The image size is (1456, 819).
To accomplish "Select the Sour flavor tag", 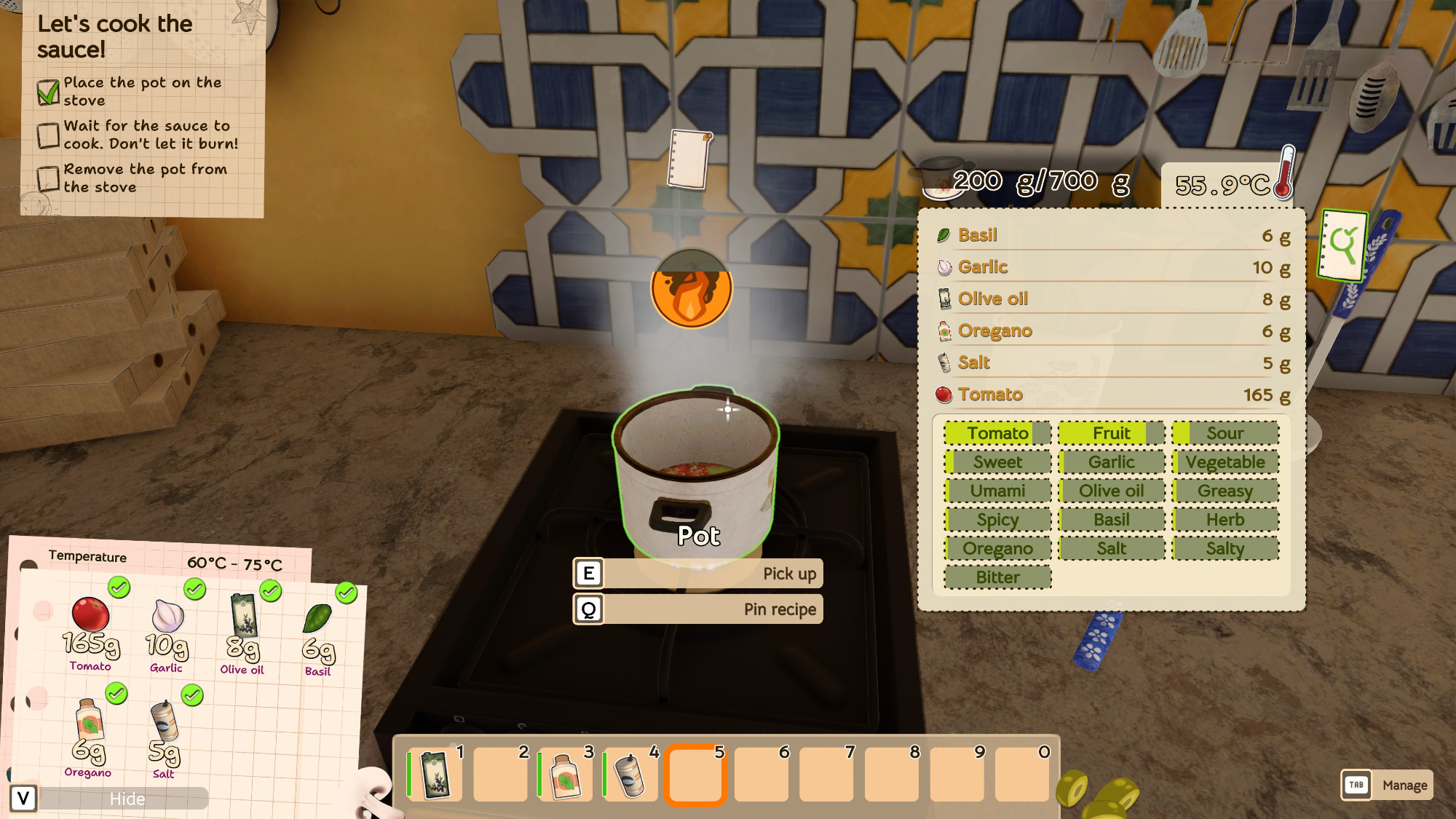I will 1224,433.
